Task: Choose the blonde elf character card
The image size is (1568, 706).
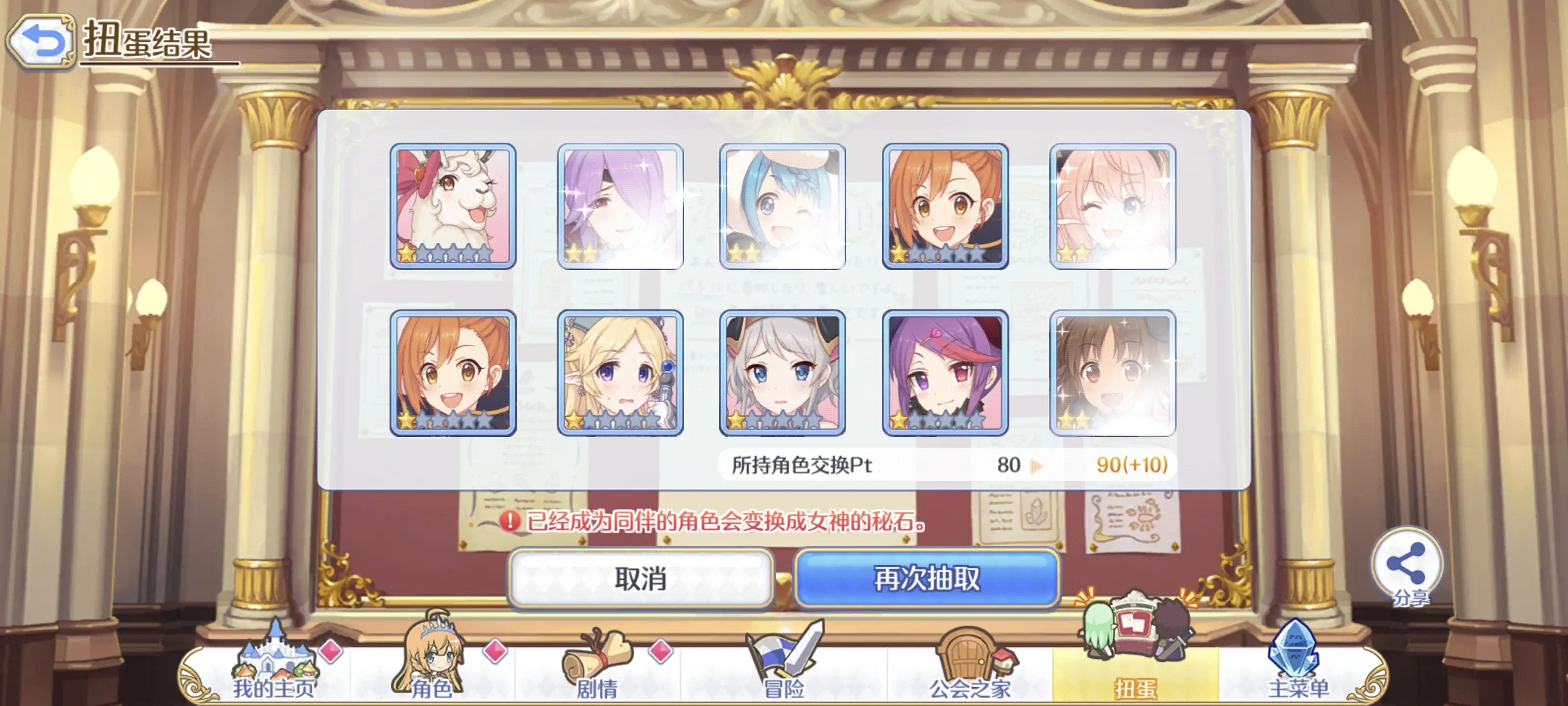Action: click(620, 373)
